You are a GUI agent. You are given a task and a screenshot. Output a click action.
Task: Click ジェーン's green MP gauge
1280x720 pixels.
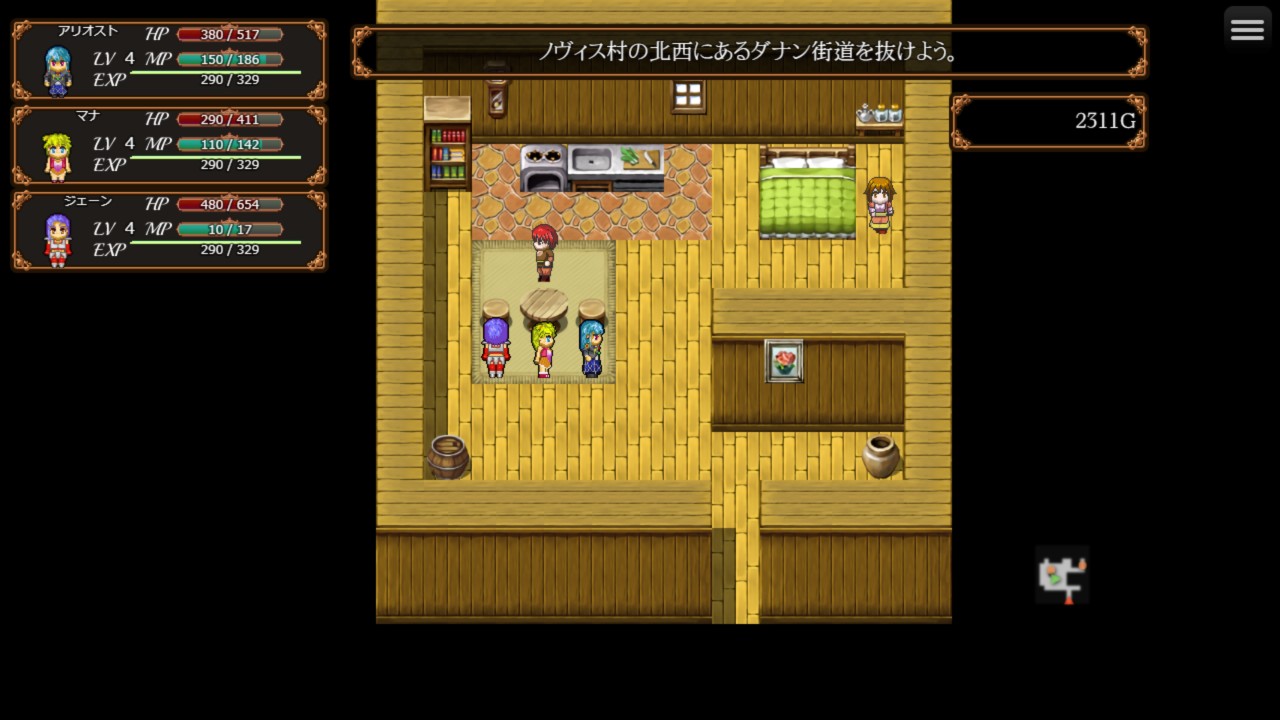(231, 228)
